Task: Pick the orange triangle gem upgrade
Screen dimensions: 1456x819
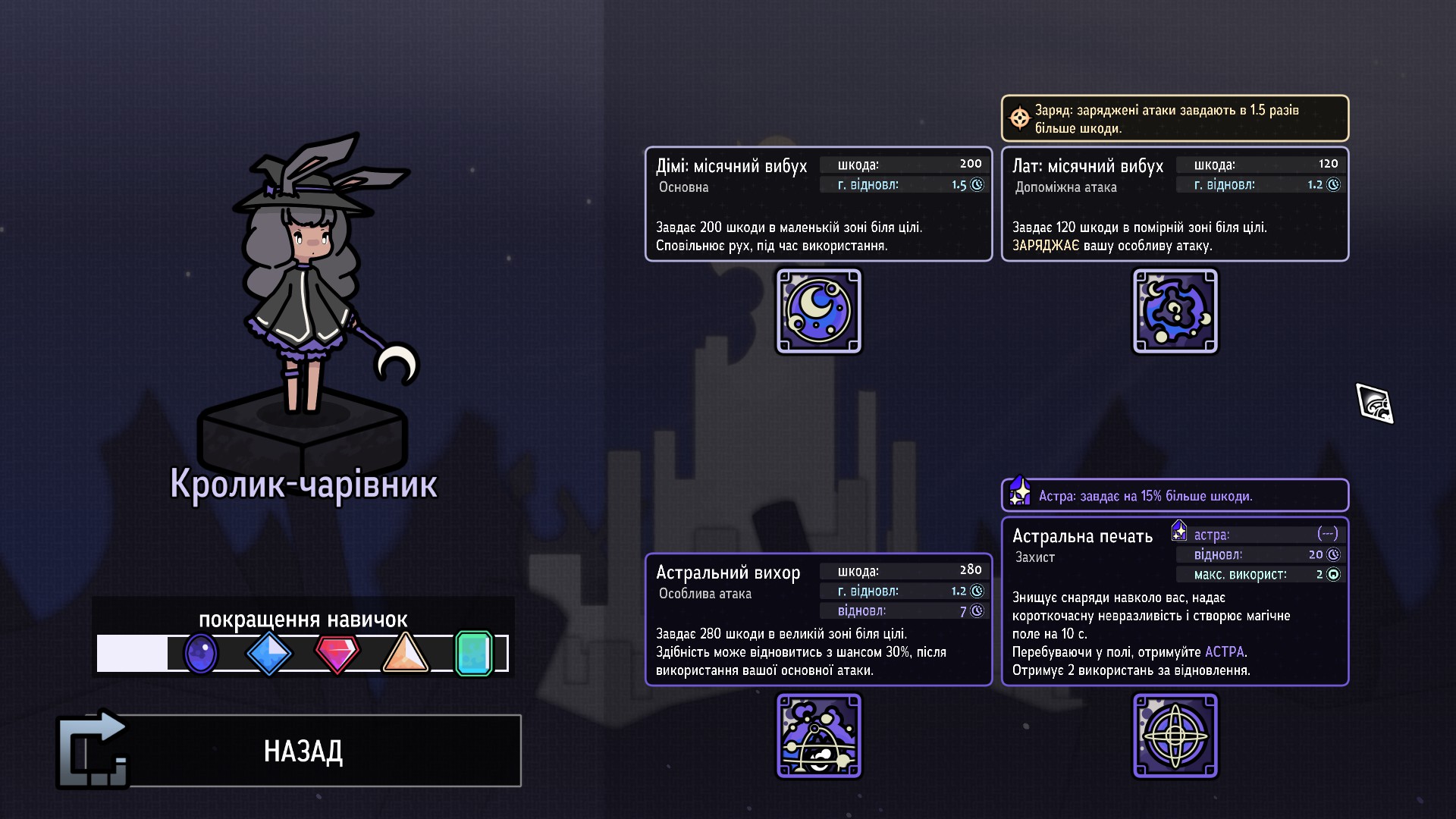Action: (x=406, y=654)
